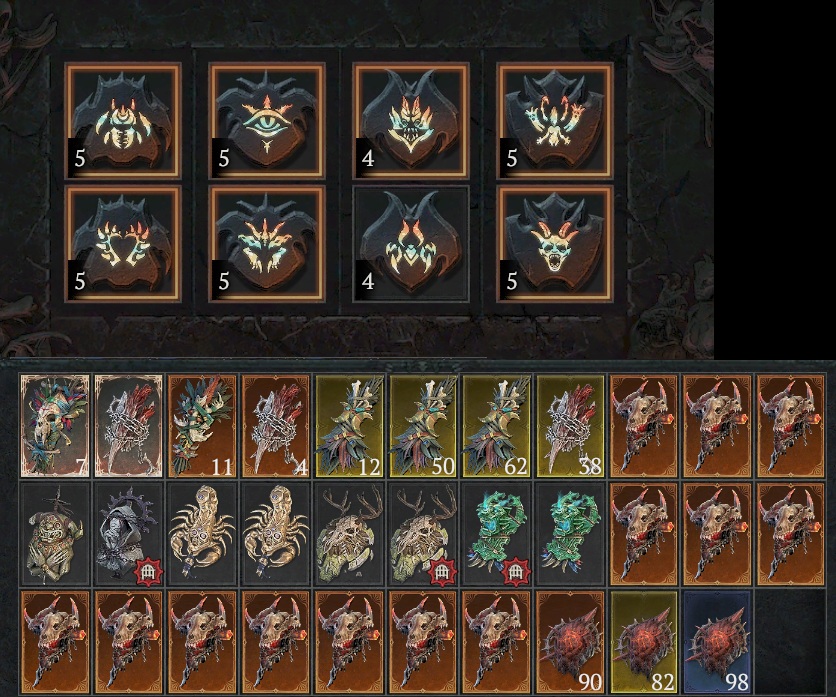Select the yellow item stack of 50
Image resolution: width=836 pixels, height=697 pixels.
pyautogui.click(x=425, y=425)
